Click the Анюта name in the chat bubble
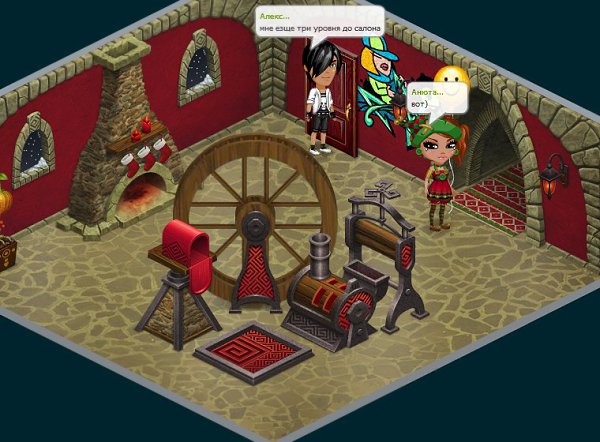This screenshot has width=600, height=442. 427,92
